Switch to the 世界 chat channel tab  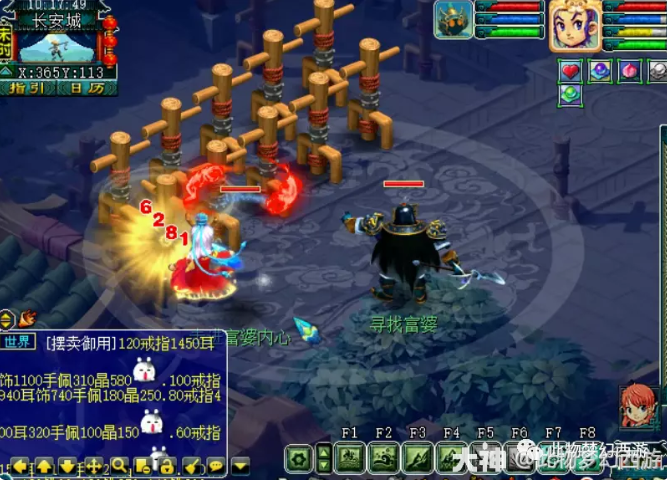[x=19, y=342]
